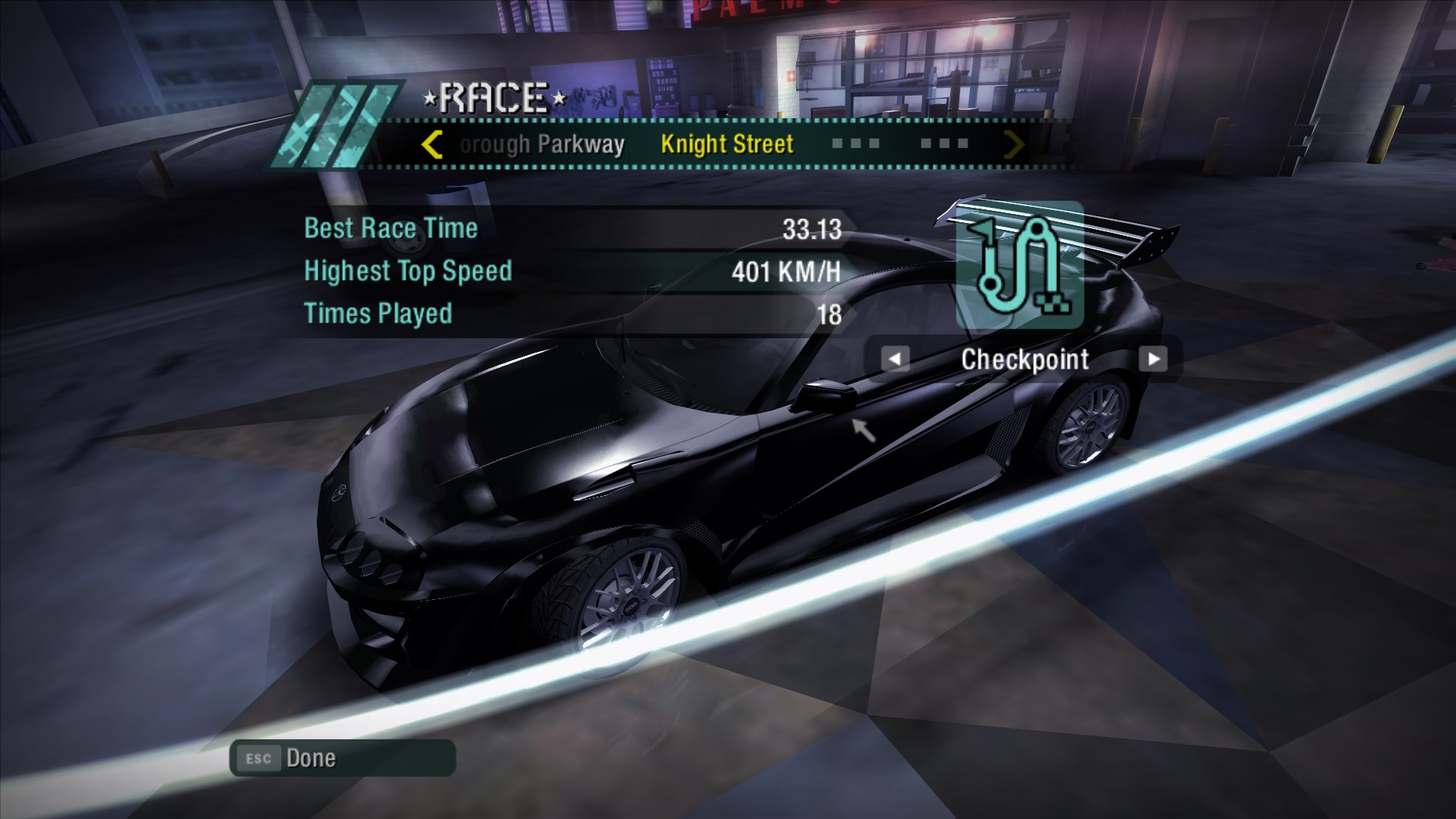Click the yellow right arrow in the track selector

1013,144
